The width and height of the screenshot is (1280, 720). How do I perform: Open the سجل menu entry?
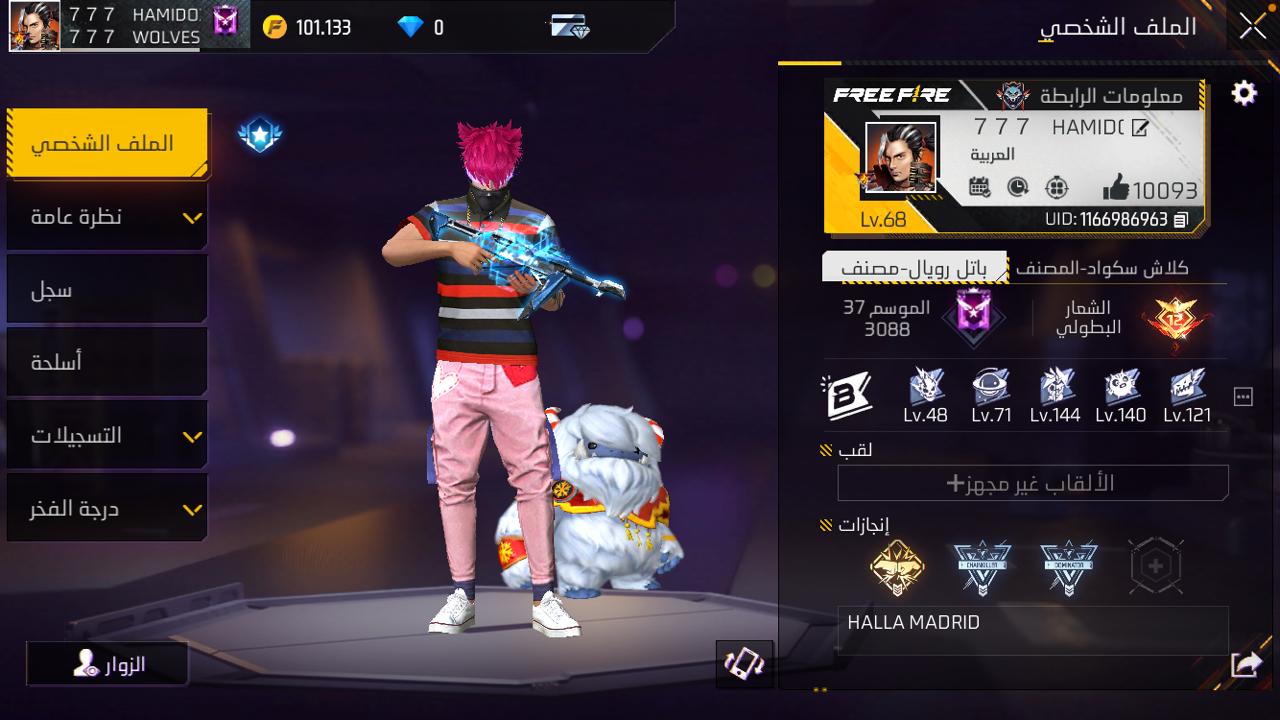pyautogui.click(x=107, y=290)
